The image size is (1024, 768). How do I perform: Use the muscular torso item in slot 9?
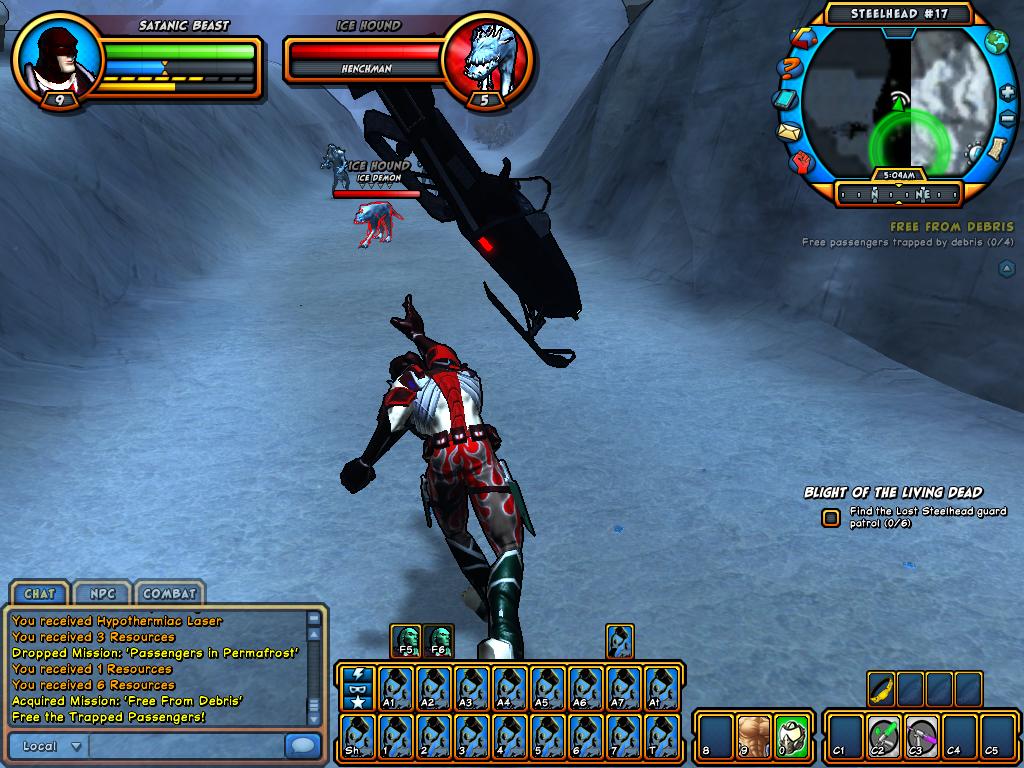tap(753, 735)
